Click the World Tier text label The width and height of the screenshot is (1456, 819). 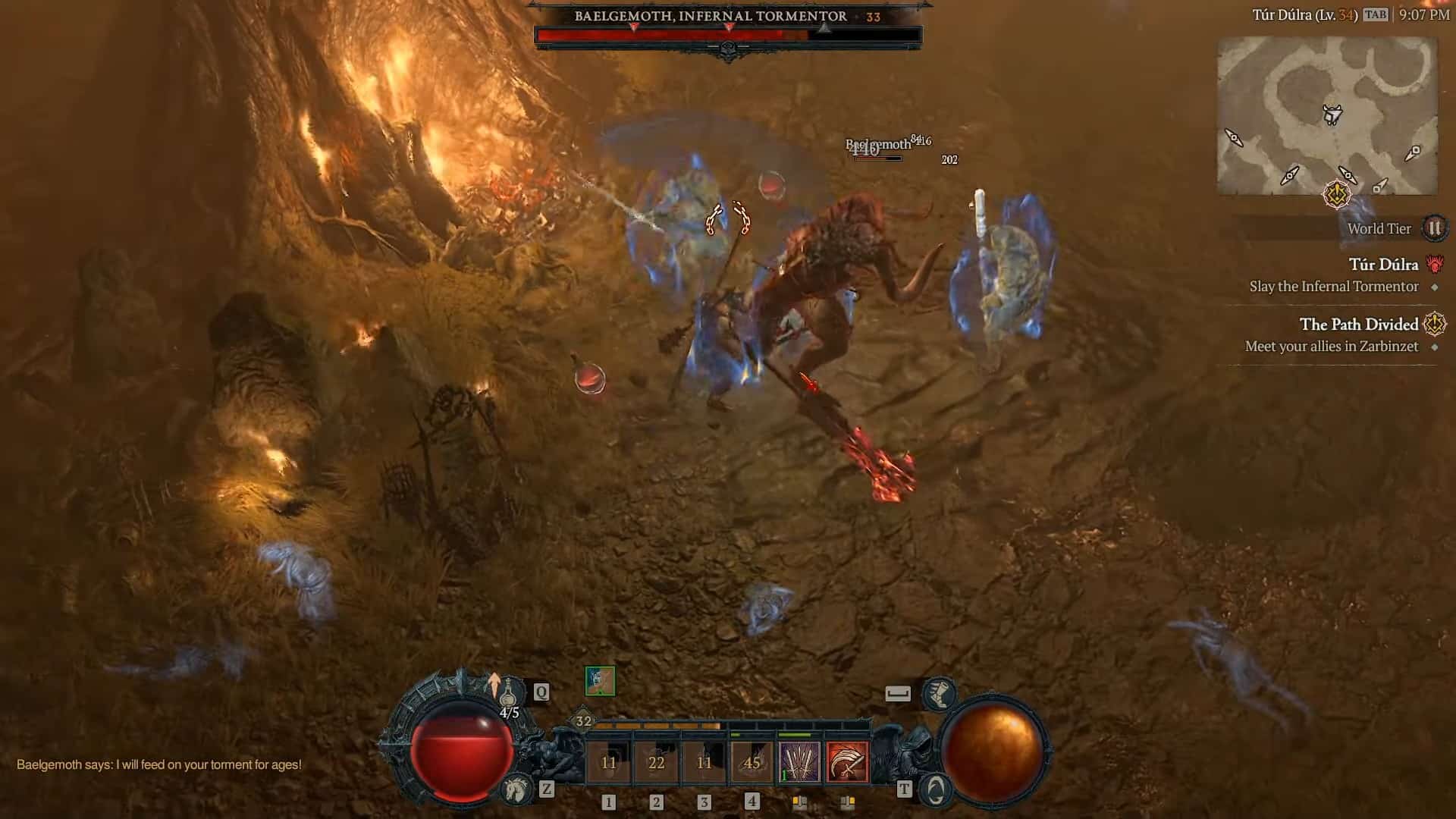pos(1379,229)
